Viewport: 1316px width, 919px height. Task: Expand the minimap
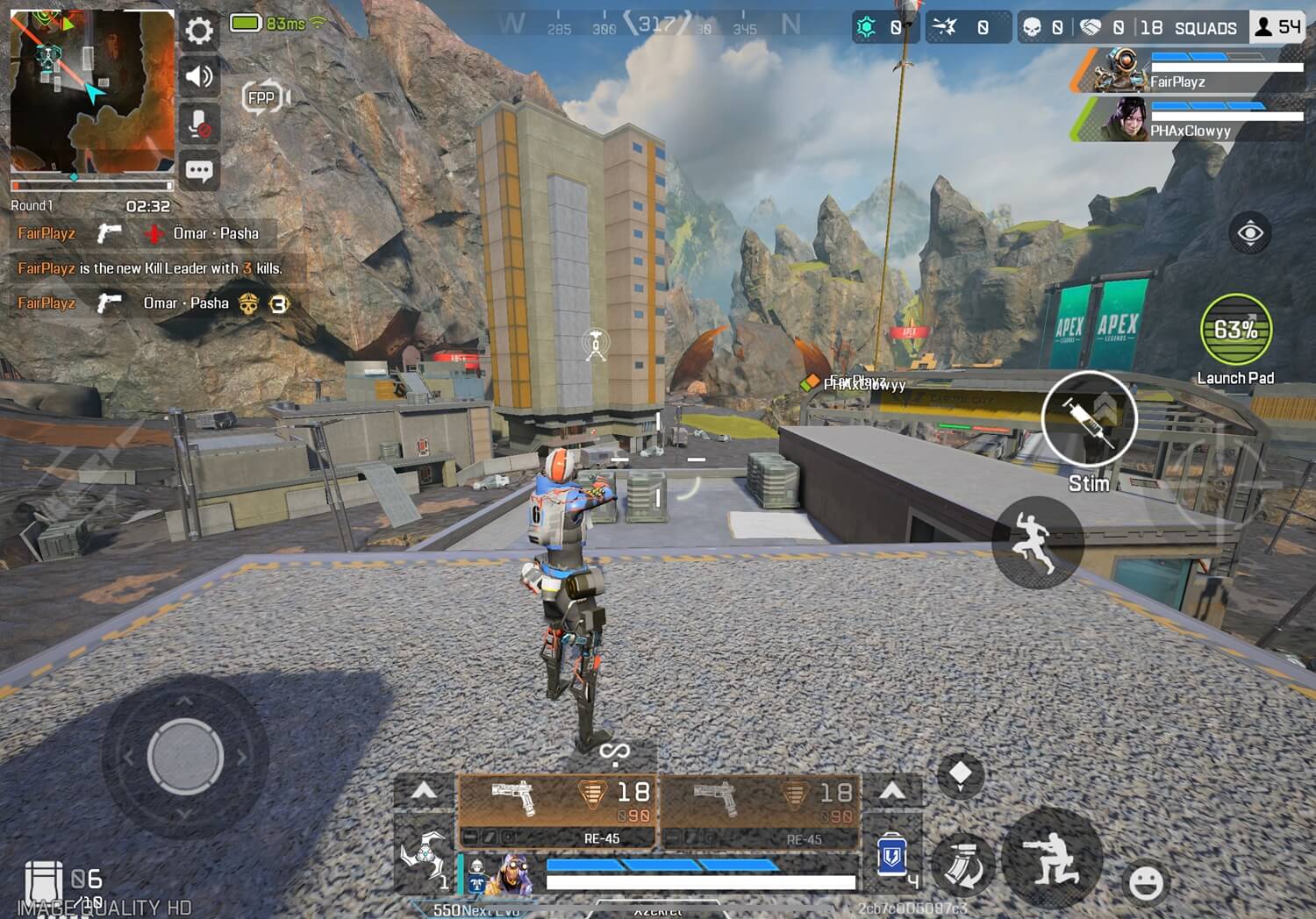point(91,91)
